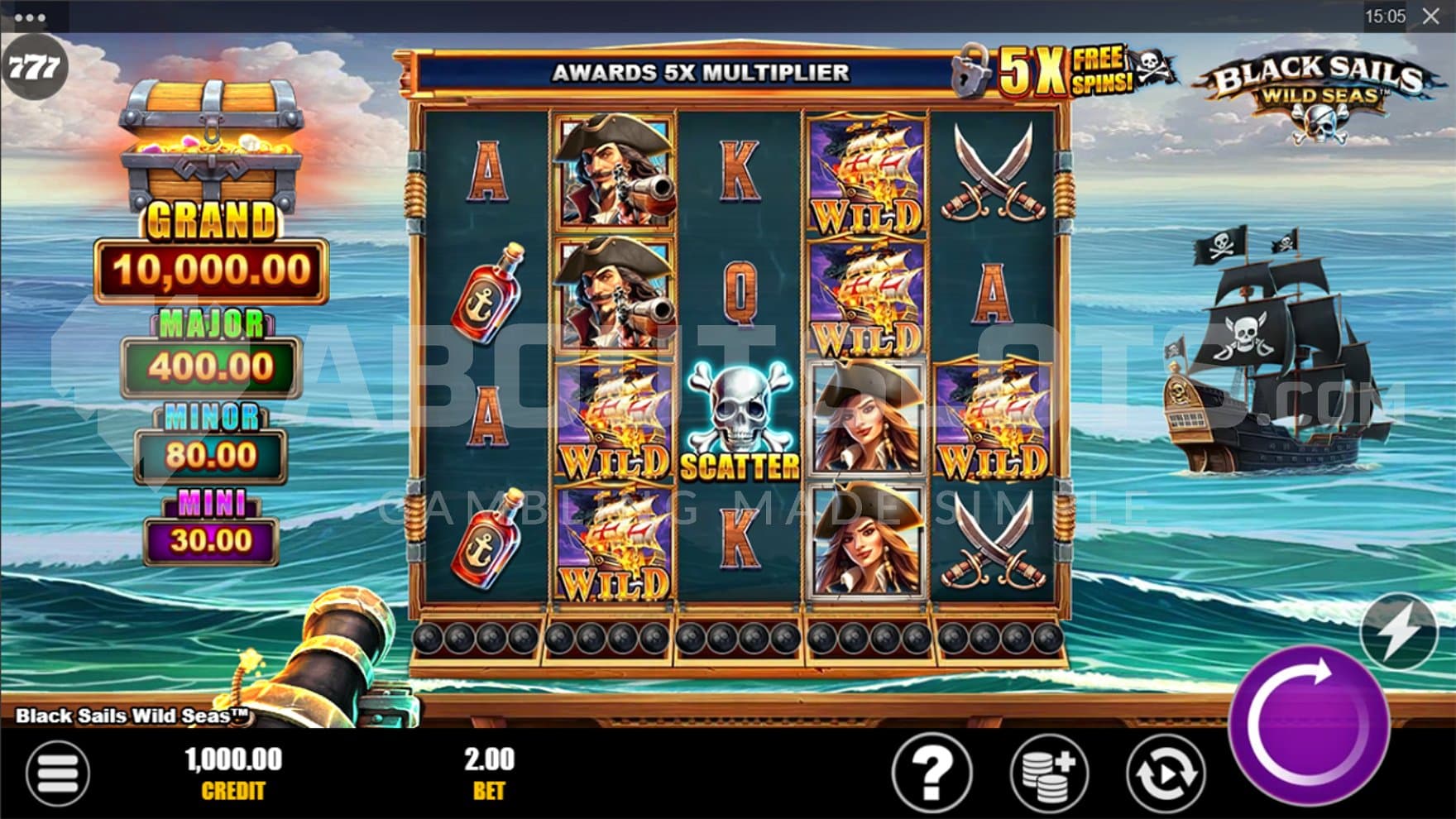Viewport: 1456px width, 819px height.
Task: Click the 777 logo badge
Action: [x=33, y=67]
